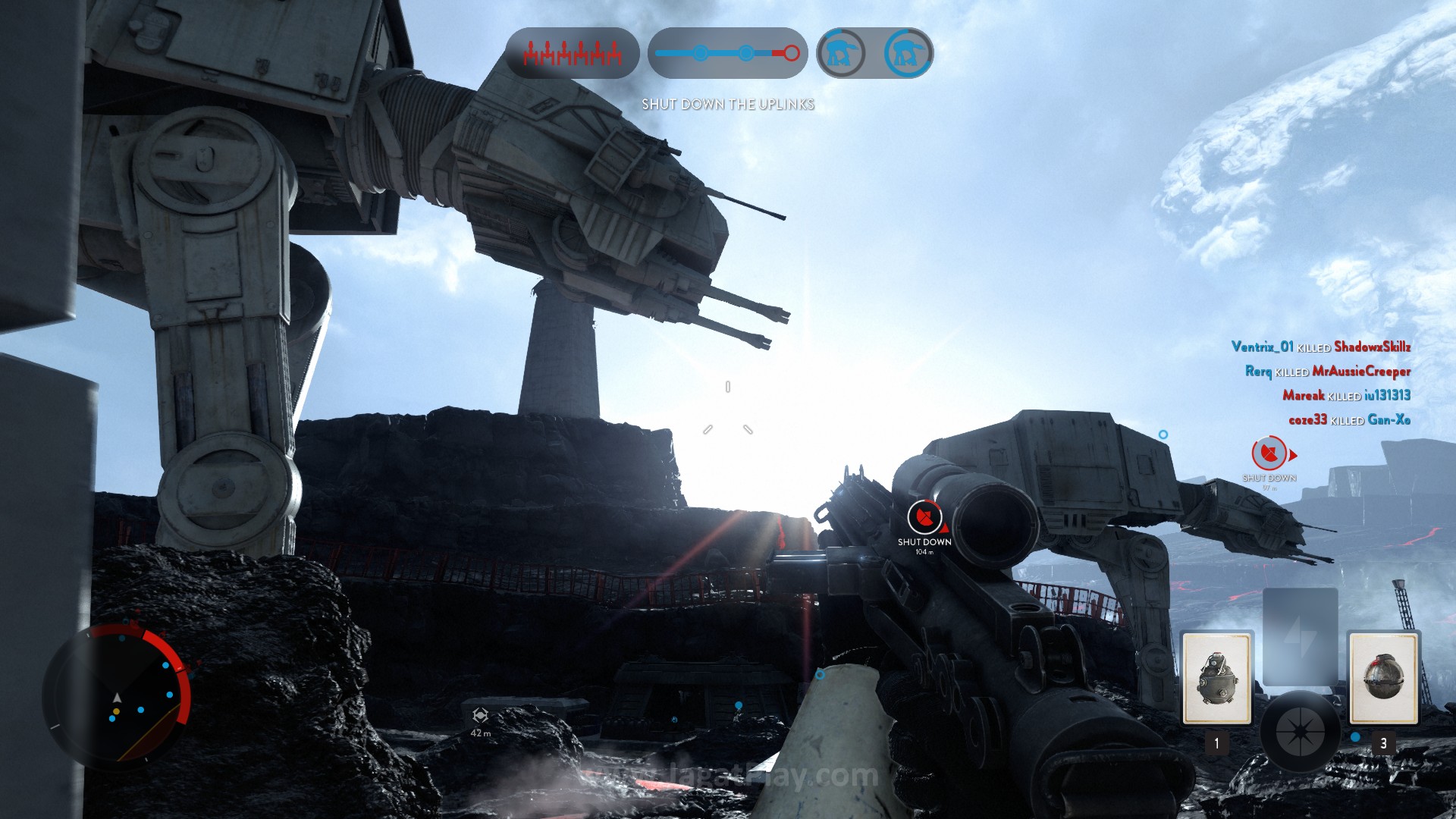Click the coze33 killed Gan-Xo feed entry
This screenshot has width=1456, height=819.
(x=1349, y=419)
